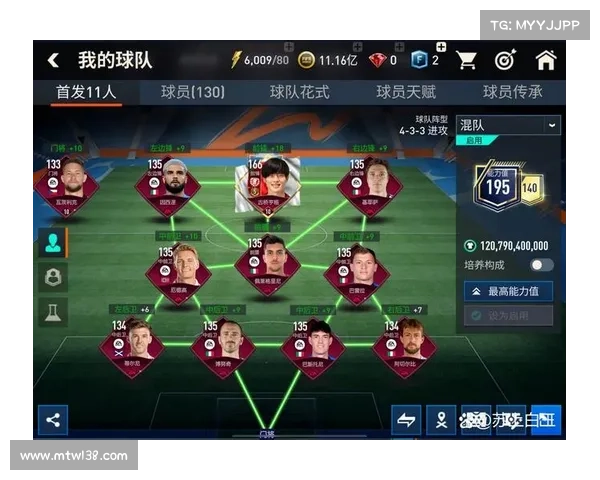Click the share button
Screen dimensions: 600x480
53,420
